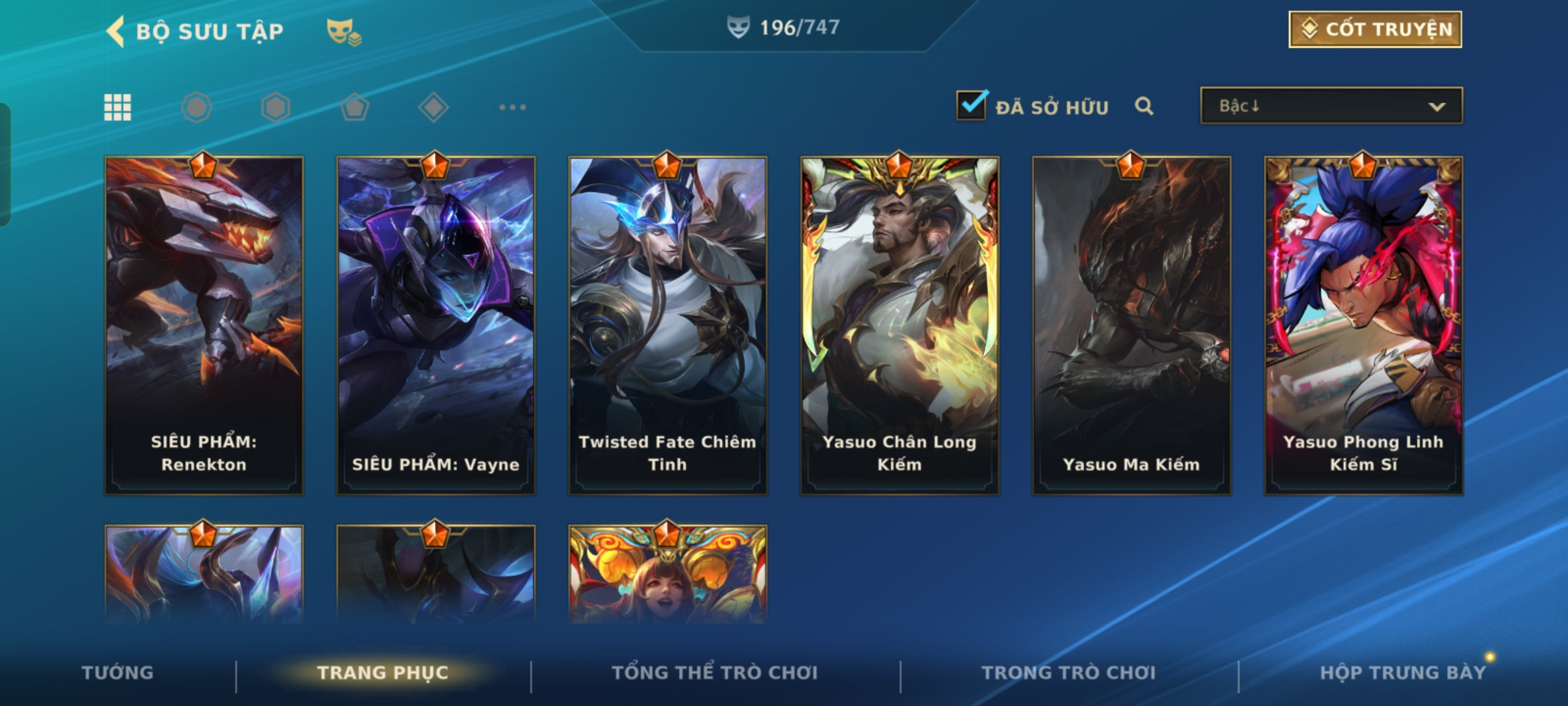
Task: Expand the Bậc sort dropdown
Action: pyautogui.click(x=1331, y=106)
